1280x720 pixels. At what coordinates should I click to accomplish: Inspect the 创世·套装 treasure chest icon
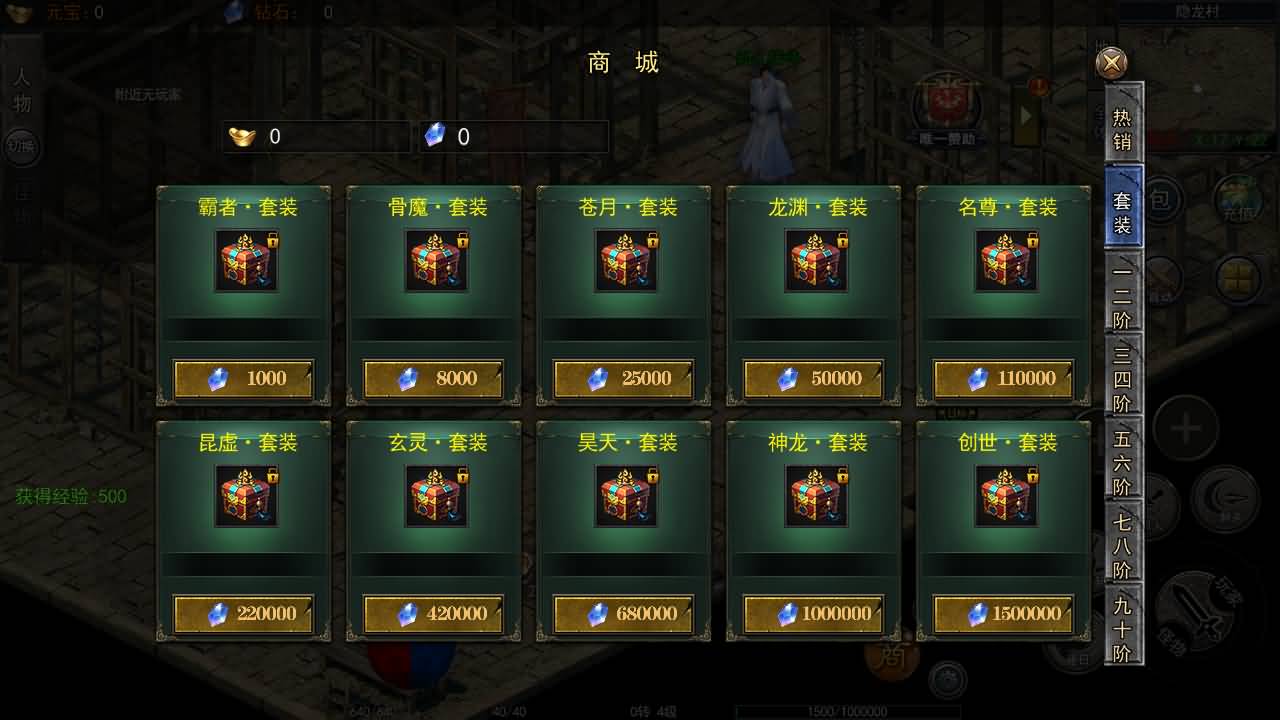(x=1006, y=496)
